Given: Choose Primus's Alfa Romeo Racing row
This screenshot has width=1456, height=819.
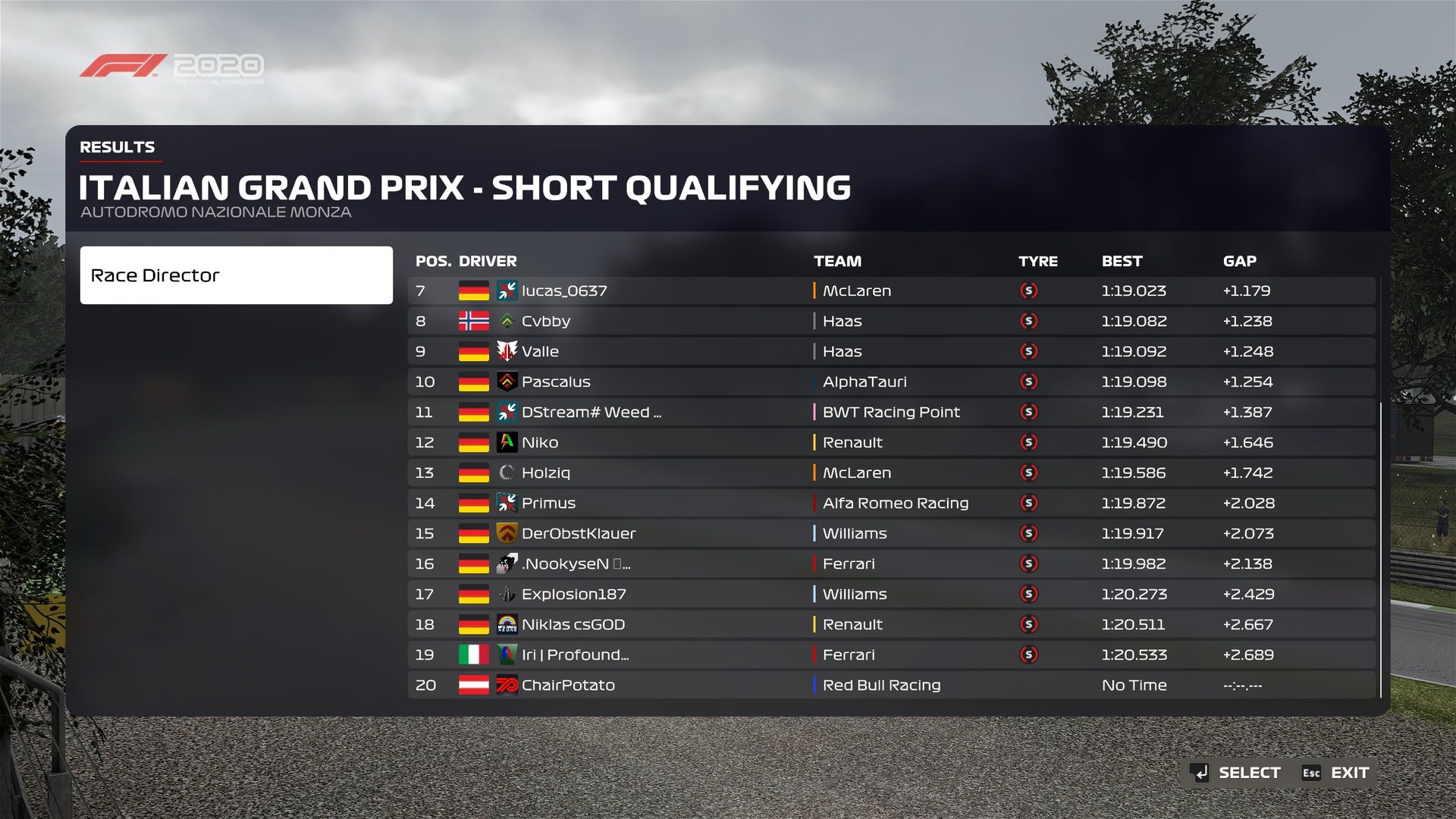Looking at the screenshot, I should coord(891,503).
